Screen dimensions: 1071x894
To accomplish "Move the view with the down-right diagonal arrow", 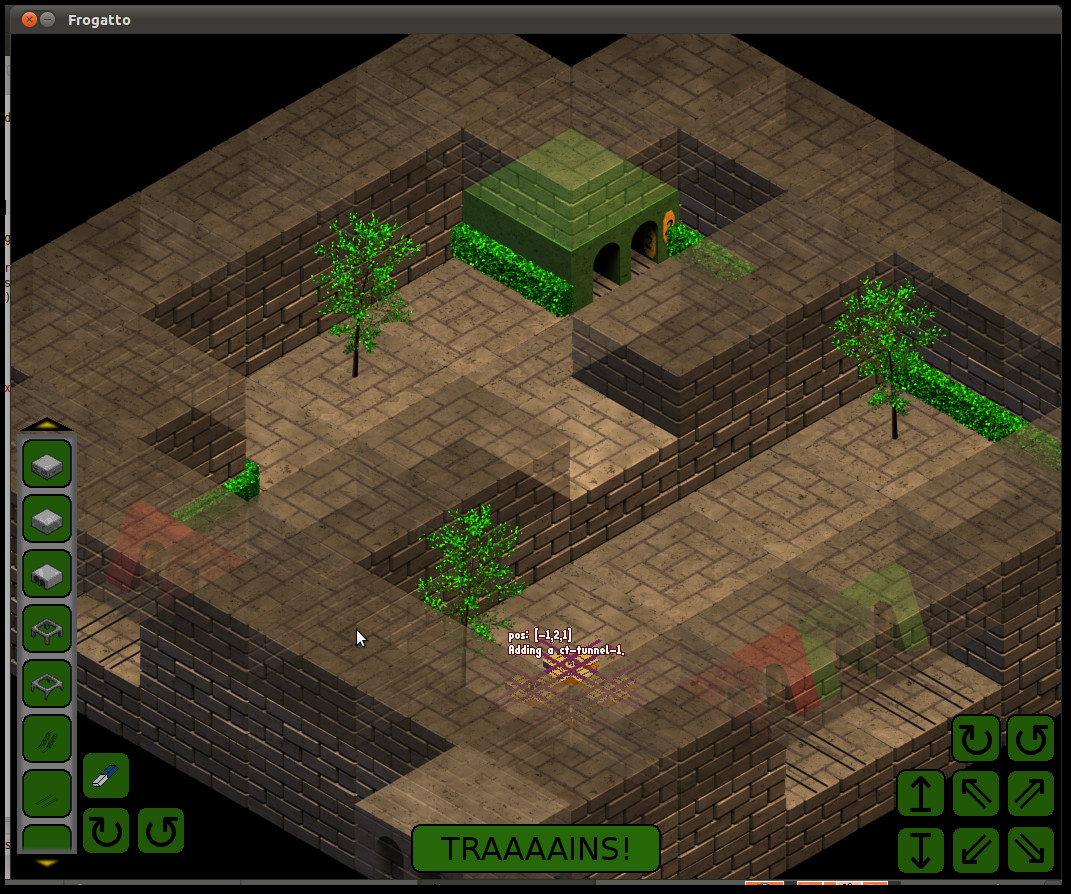I will (1030, 850).
